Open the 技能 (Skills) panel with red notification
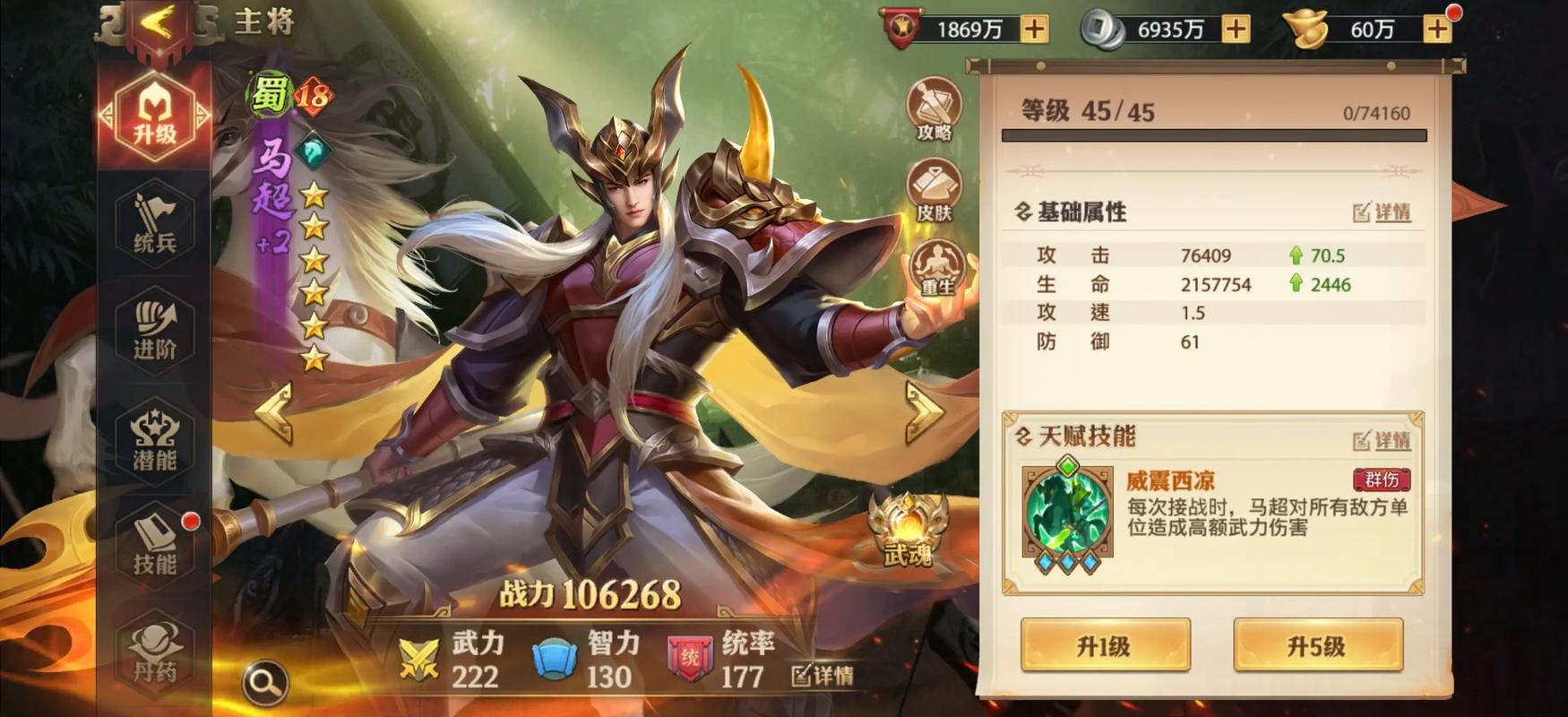This screenshot has width=1568, height=717. (x=152, y=546)
